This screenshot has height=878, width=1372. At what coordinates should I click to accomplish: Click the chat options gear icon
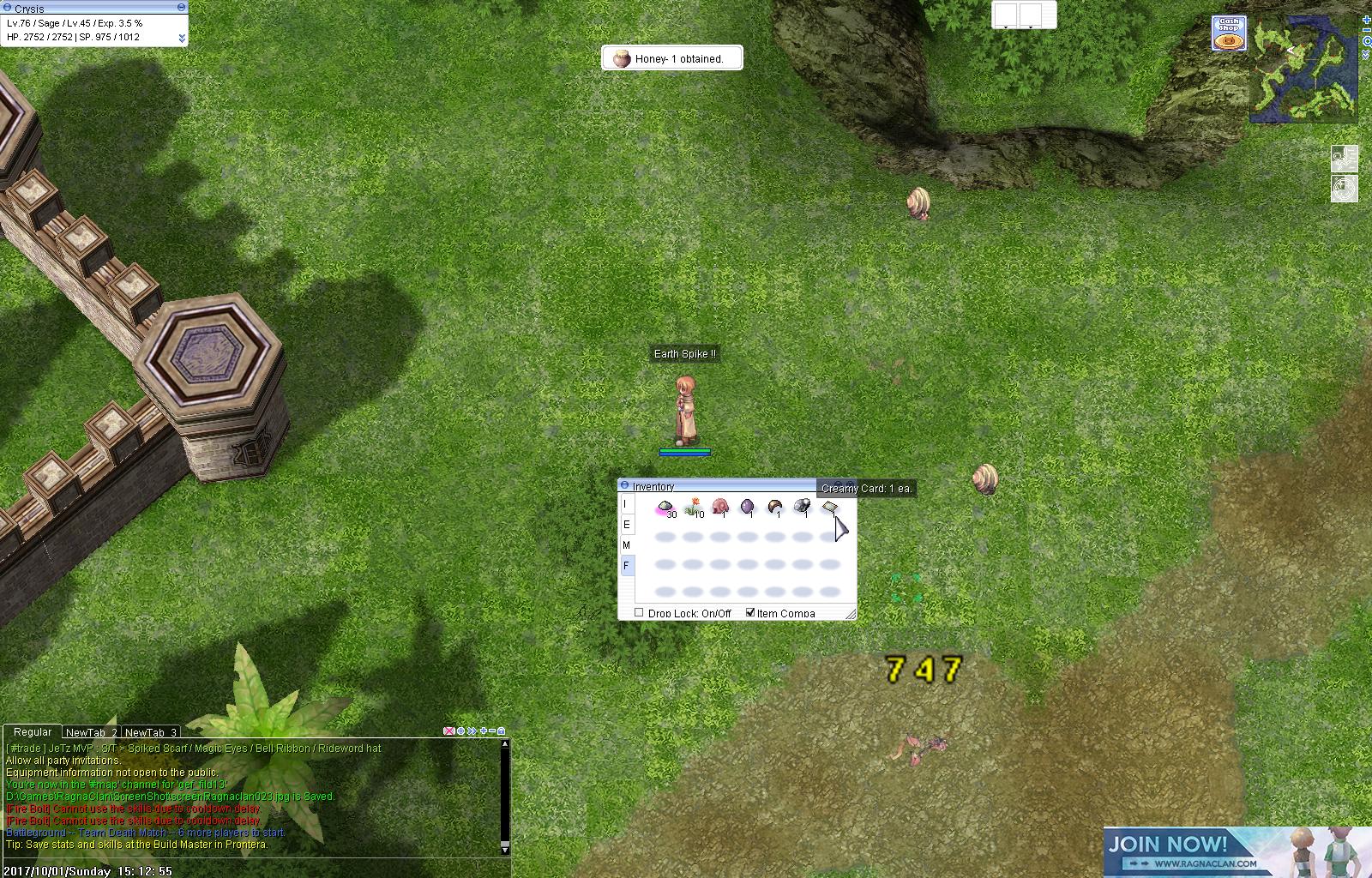point(460,731)
